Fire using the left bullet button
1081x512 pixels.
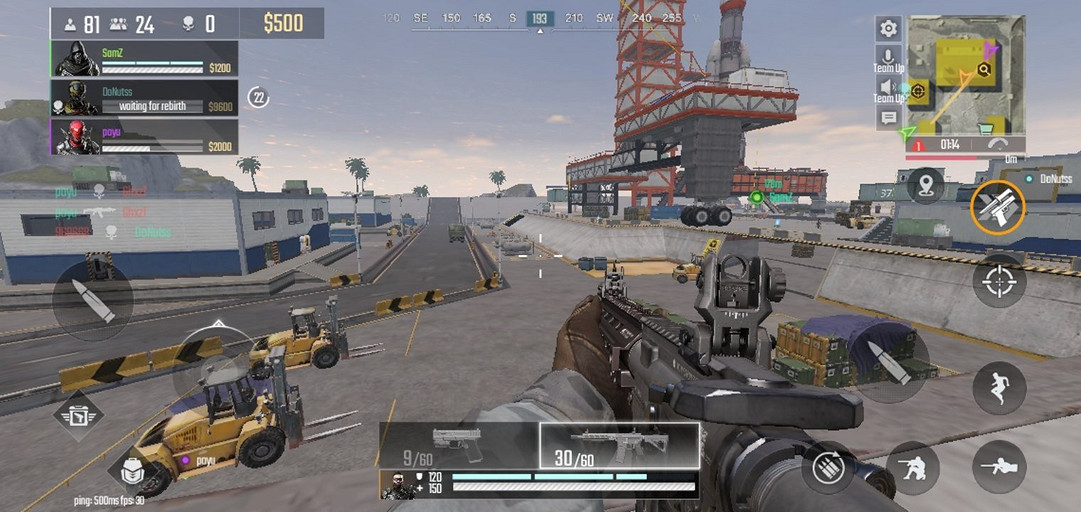[93, 300]
